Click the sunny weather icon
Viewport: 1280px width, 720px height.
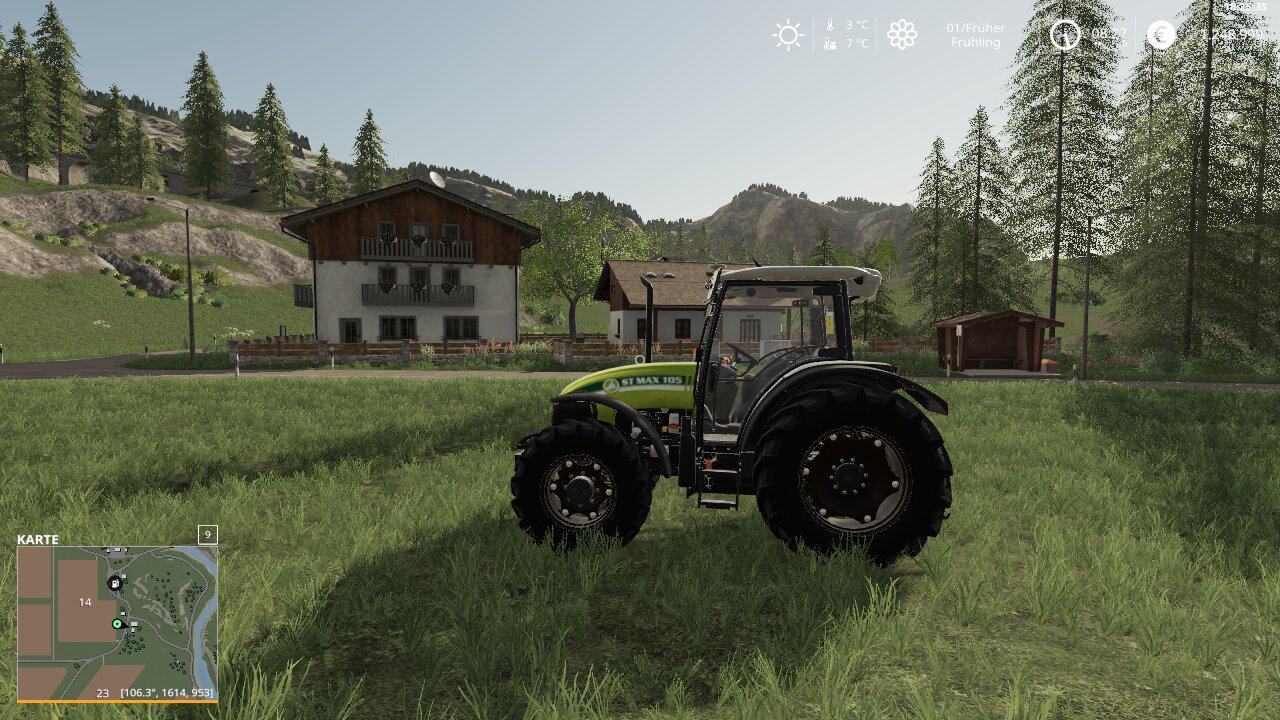[x=788, y=35]
